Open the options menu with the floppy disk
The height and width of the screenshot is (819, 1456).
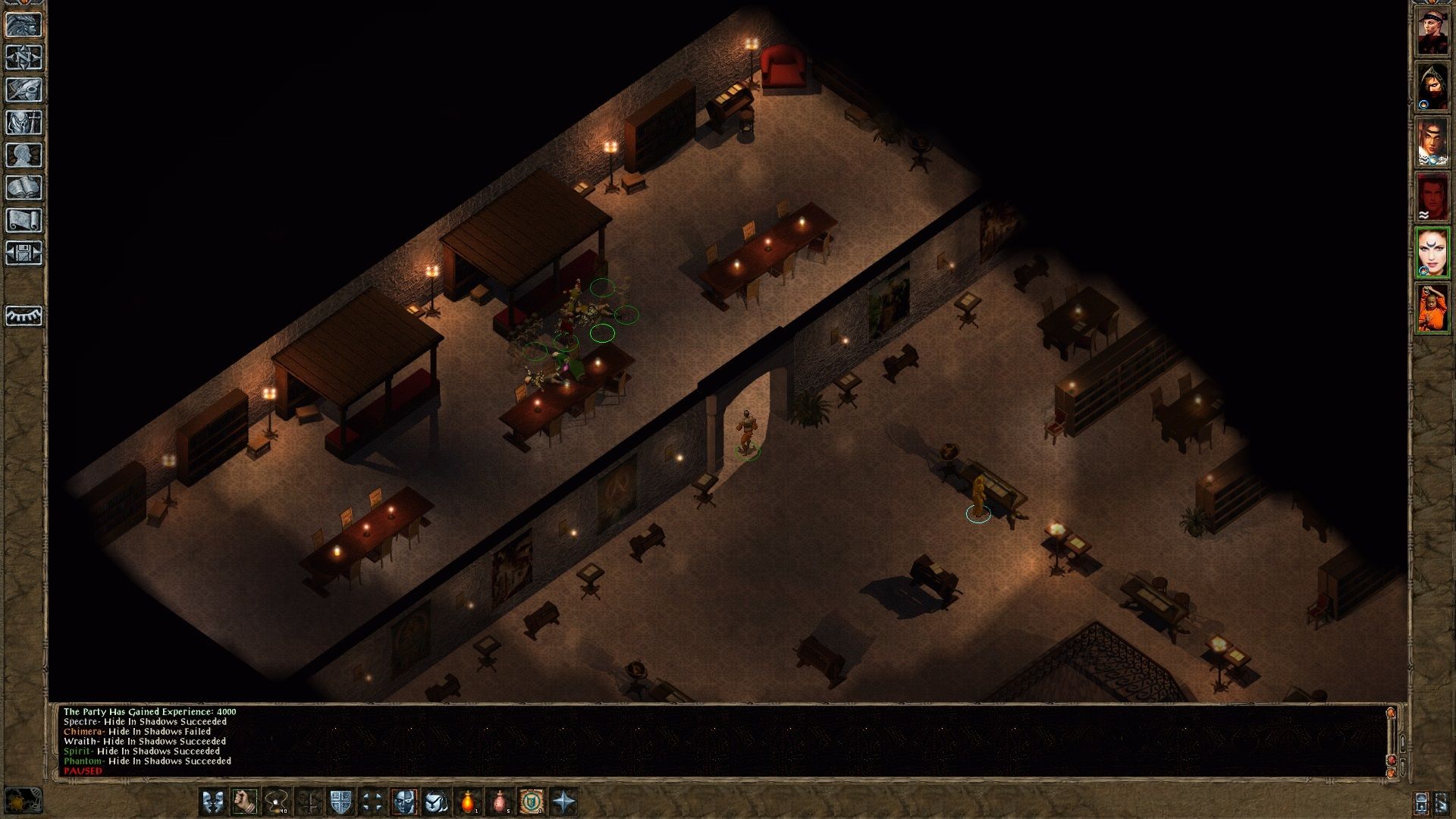click(24, 253)
